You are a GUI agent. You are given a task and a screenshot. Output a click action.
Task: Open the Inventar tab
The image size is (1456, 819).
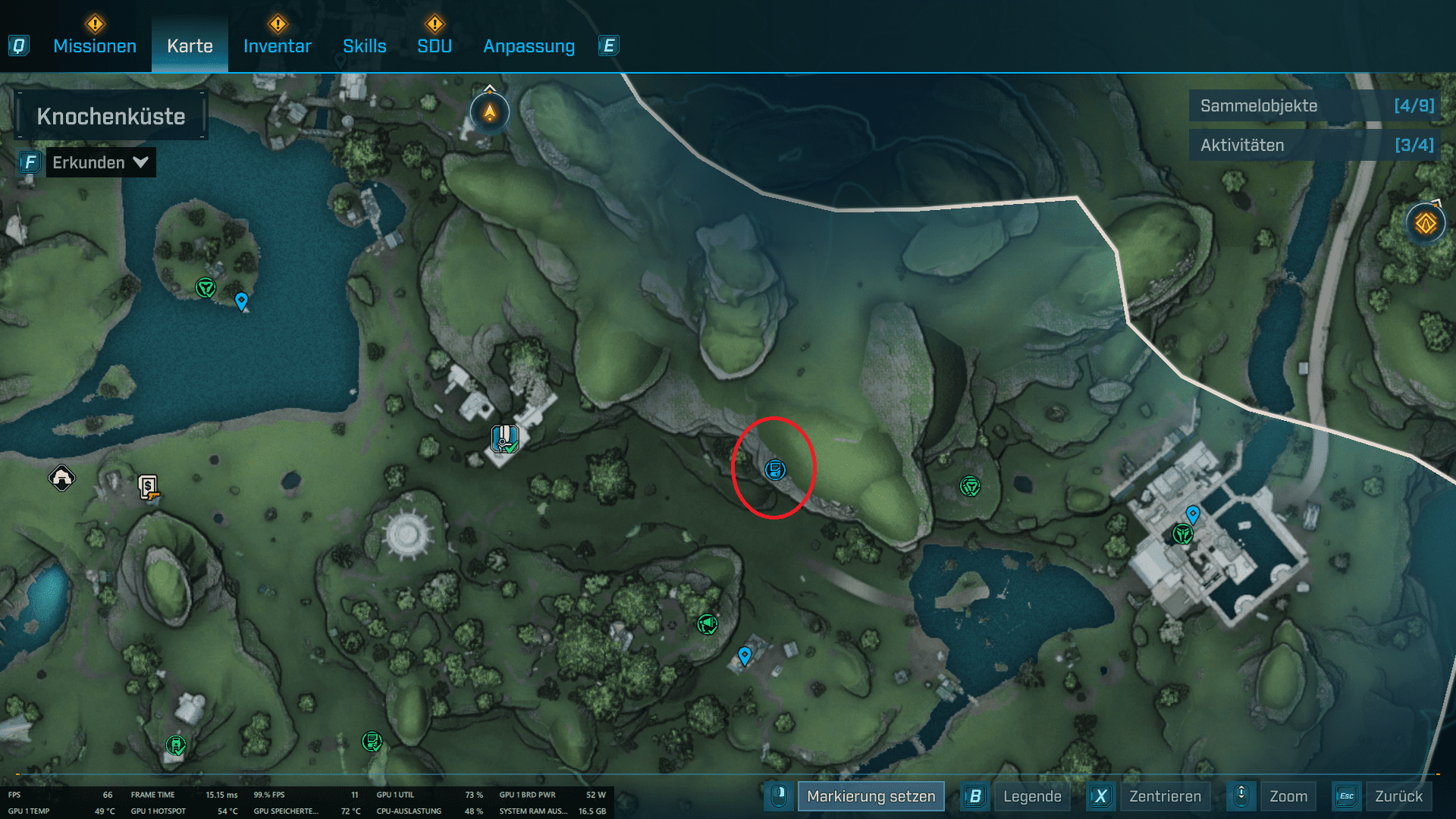pos(277,46)
